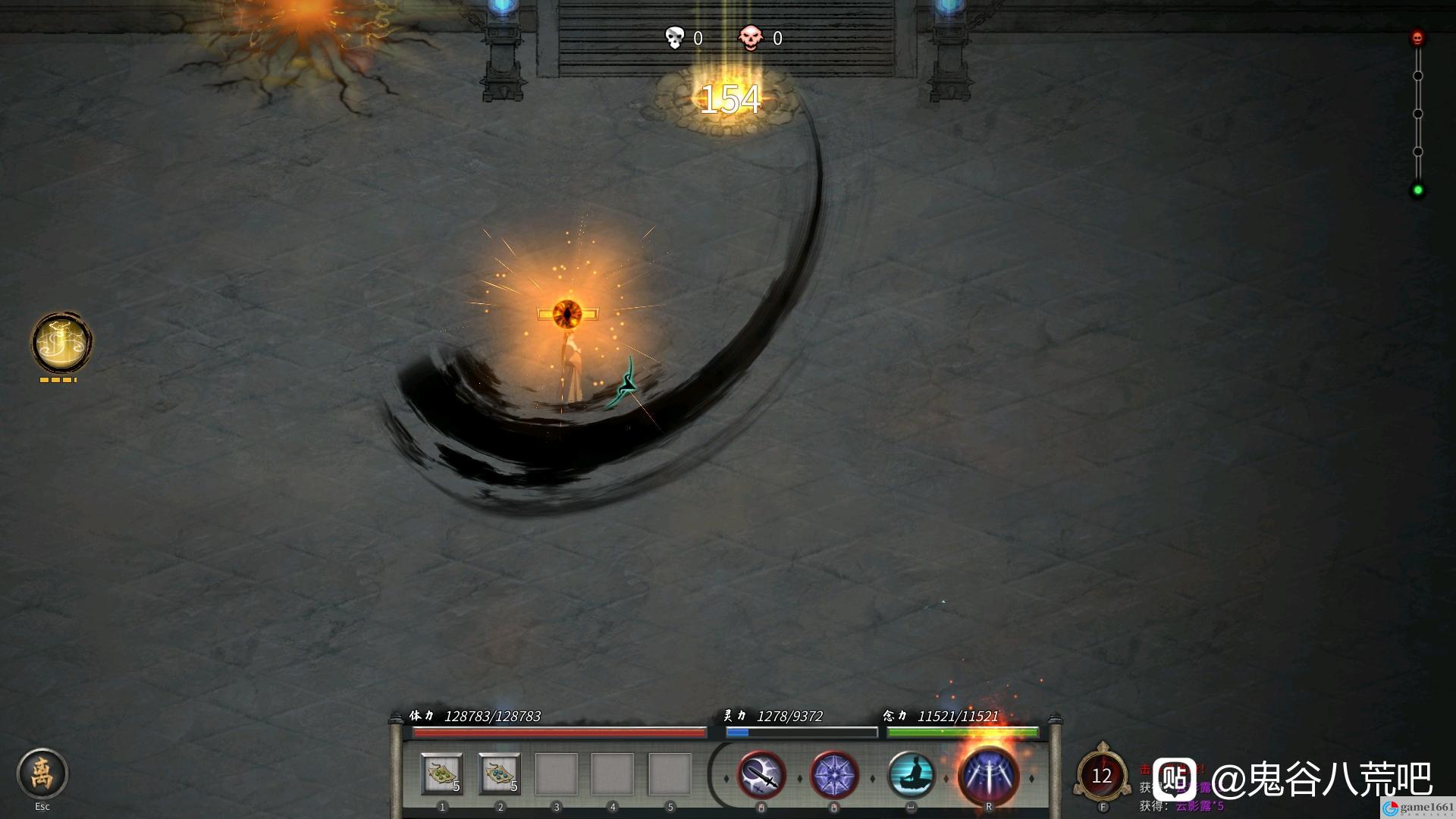Click the round cooldown icon showing 12
The image size is (1456, 819).
click(1101, 776)
